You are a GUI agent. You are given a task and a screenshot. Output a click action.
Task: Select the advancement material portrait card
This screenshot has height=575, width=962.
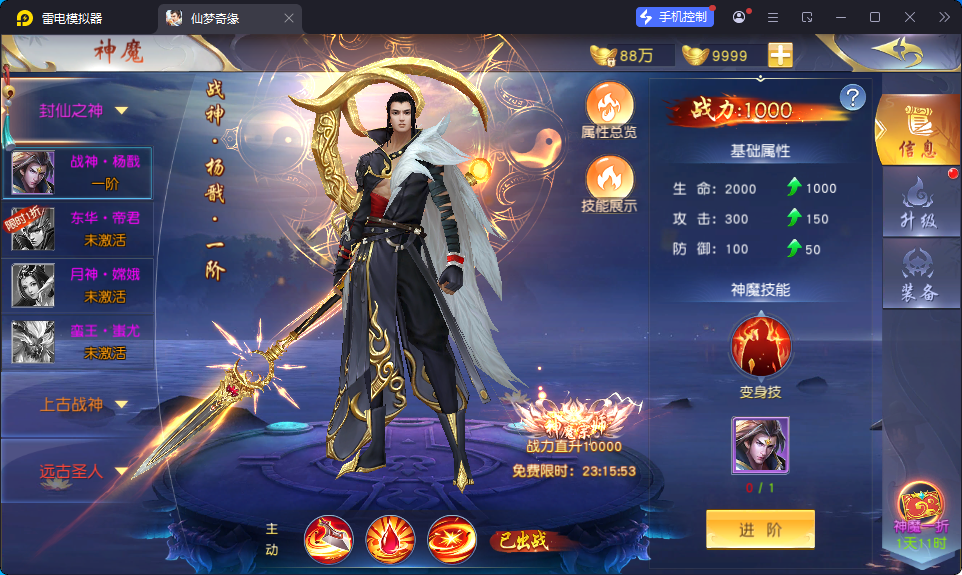click(x=761, y=445)
